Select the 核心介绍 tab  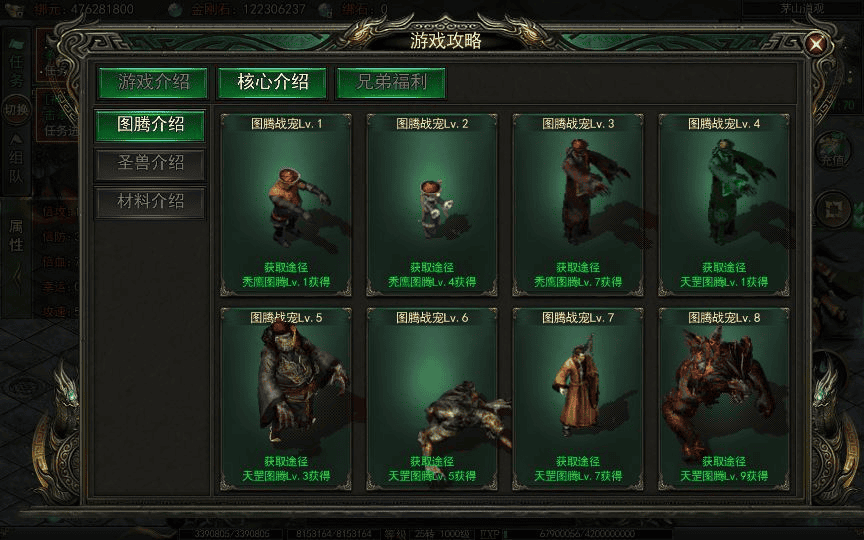pos(273,82)
